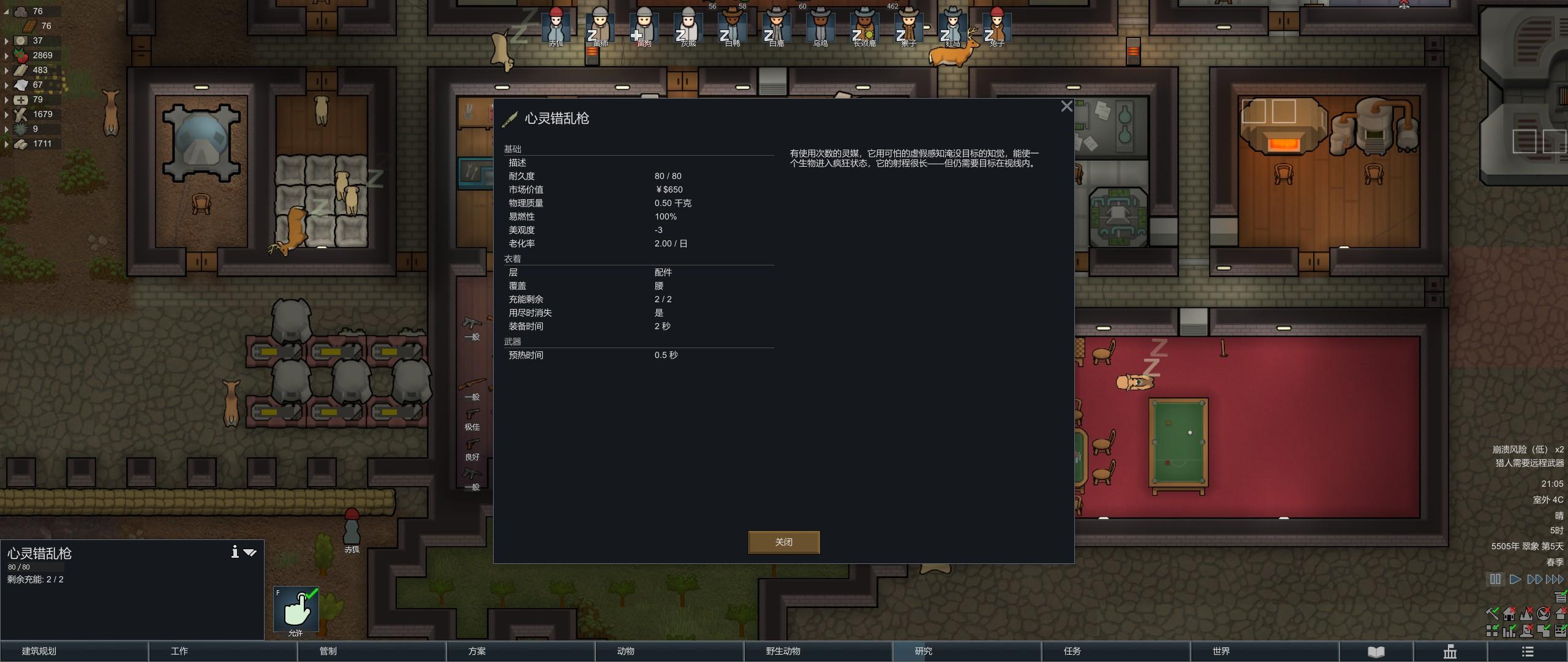
Task: Click the 允许 command button
Action: pos(296,609)
